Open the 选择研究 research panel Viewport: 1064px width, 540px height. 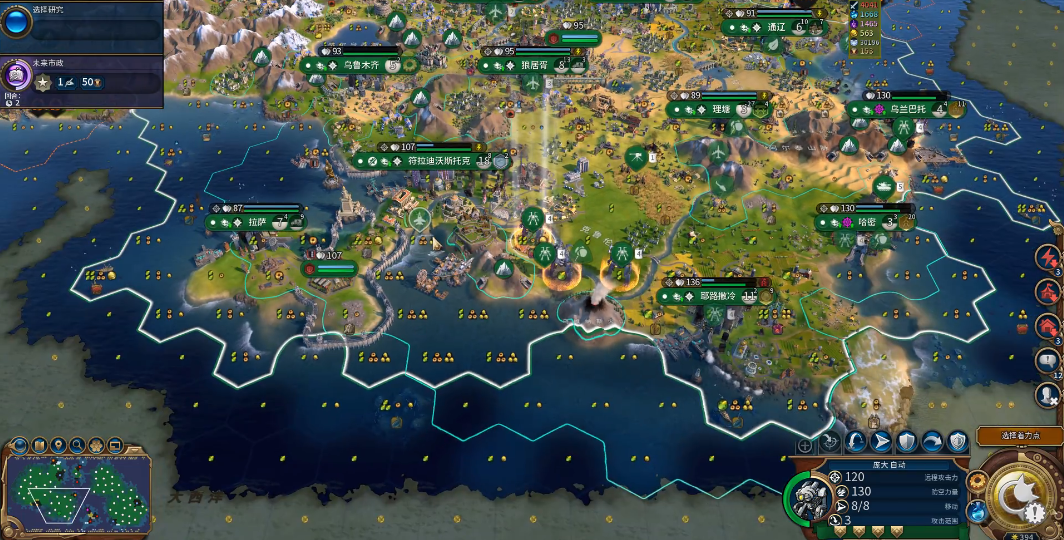80,22
